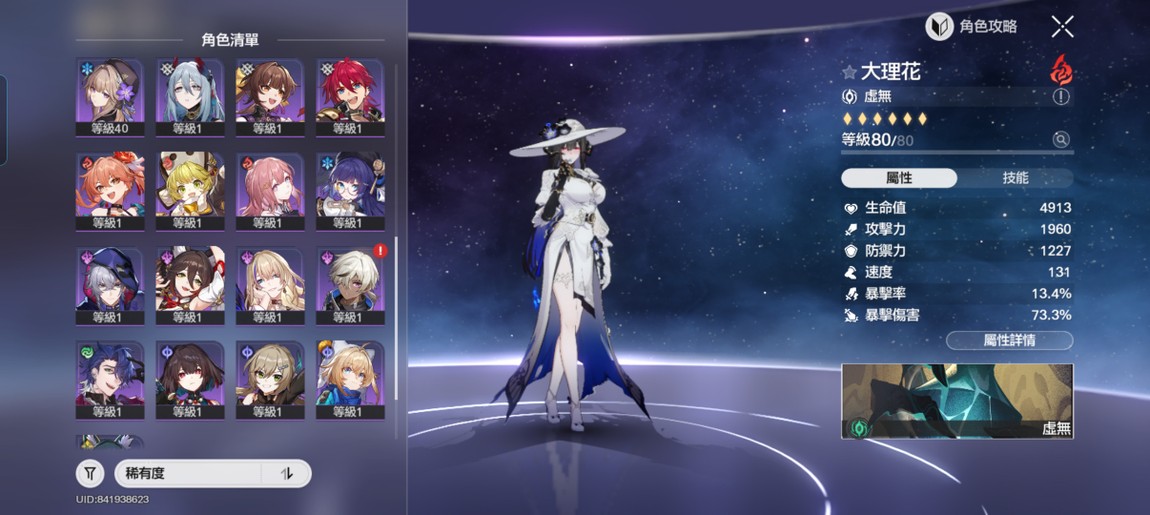The image size is (1150, 515).
Task: Switch to the 技能 skills tab
Action: (x=1015, y=178)
